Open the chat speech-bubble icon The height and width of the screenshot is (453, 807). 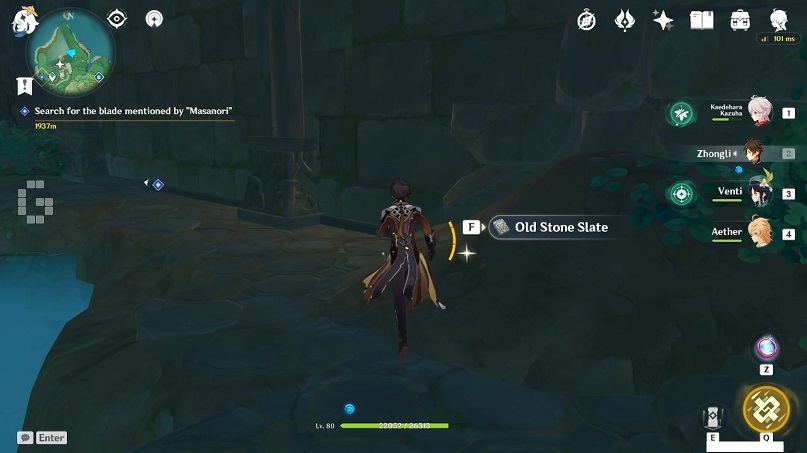(24, 438)
